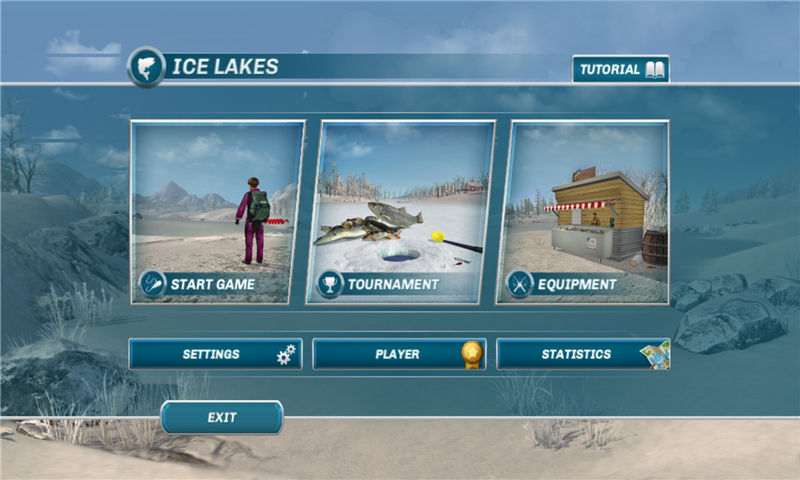The image size is (800, 480).
Task: Select the Start Game tile
Action: point(217,213)
